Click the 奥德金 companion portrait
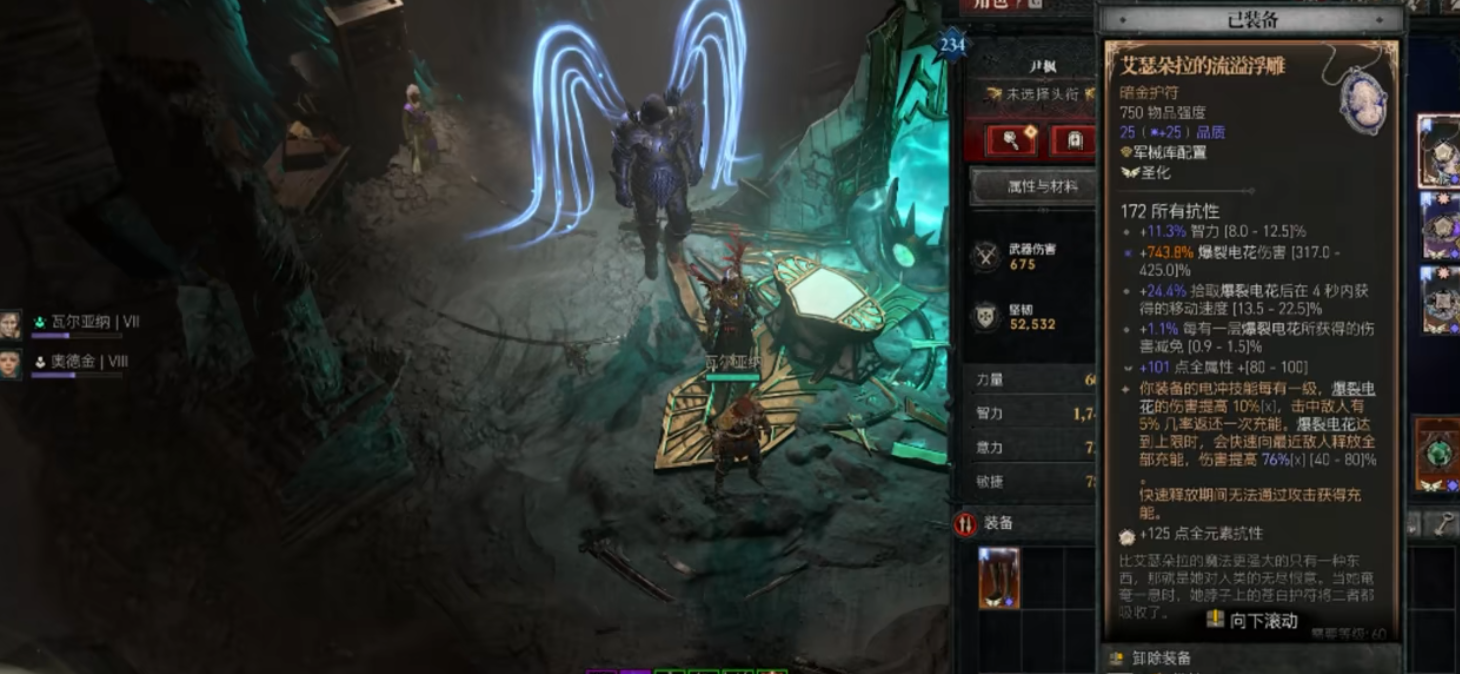Screen dimensions: 1460x674 (x=11, y=363)
